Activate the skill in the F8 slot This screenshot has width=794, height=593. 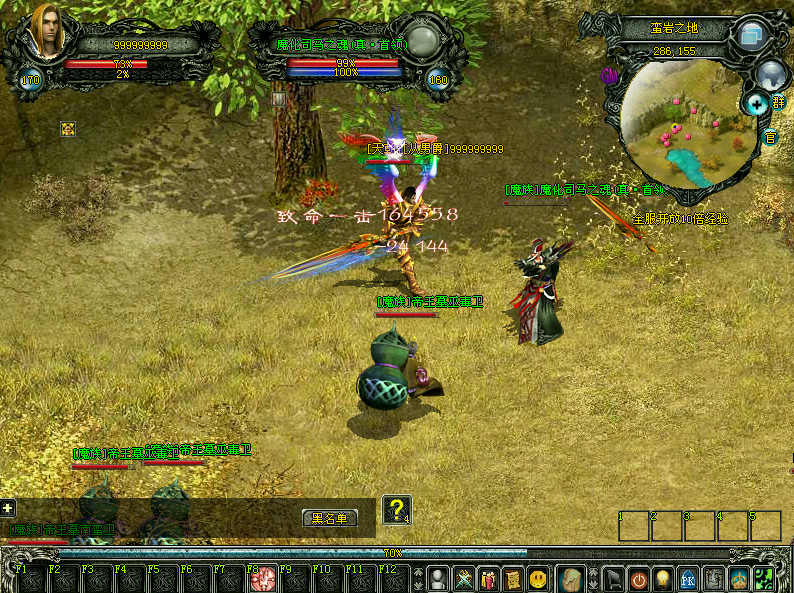click(267, 580)
